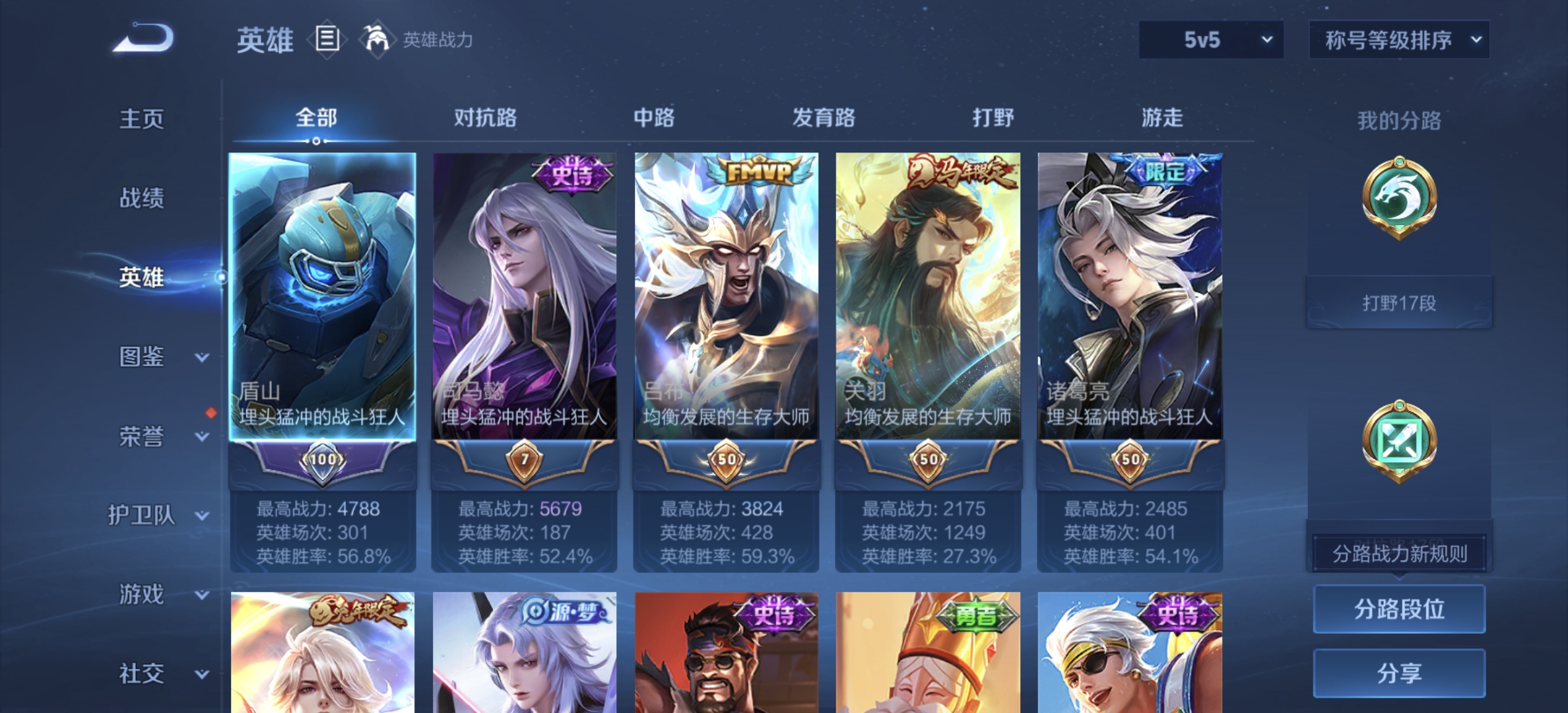Click the green sword lane badge on right panel
The width and height of the screenshot is (1568, 713).
pyautogui.click(x=1400, y=441)
